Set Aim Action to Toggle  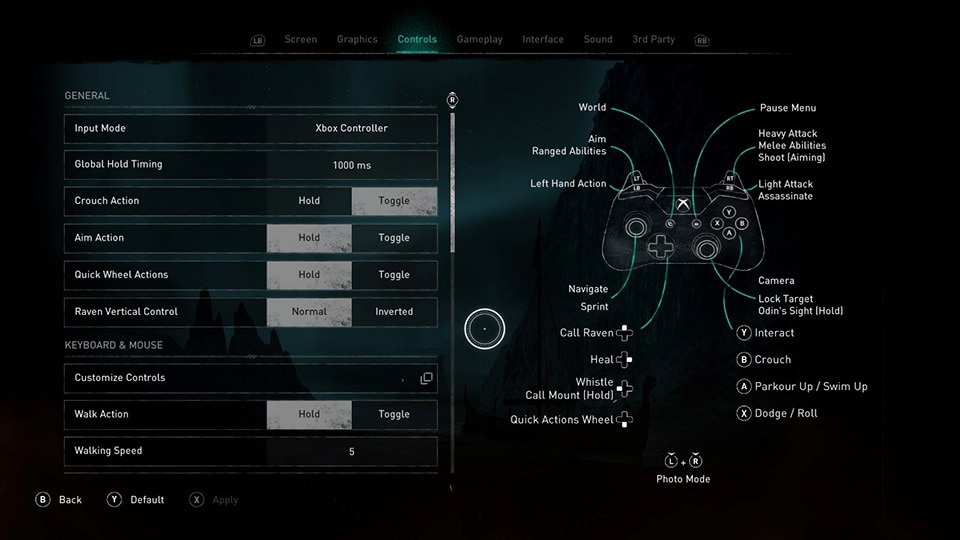pos(394,238)
